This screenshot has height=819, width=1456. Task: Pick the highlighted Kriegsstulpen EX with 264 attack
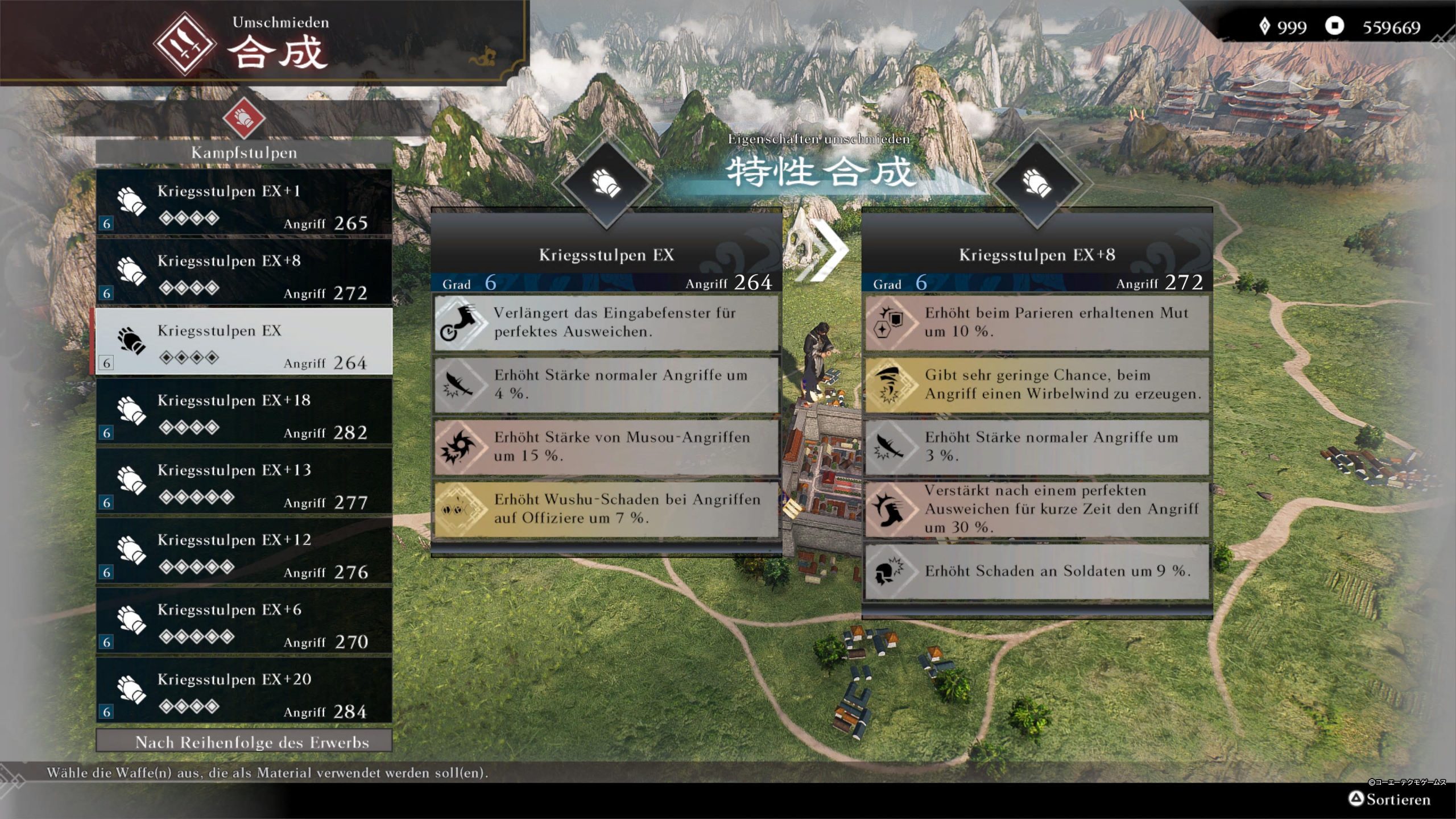tap(243, 342)
